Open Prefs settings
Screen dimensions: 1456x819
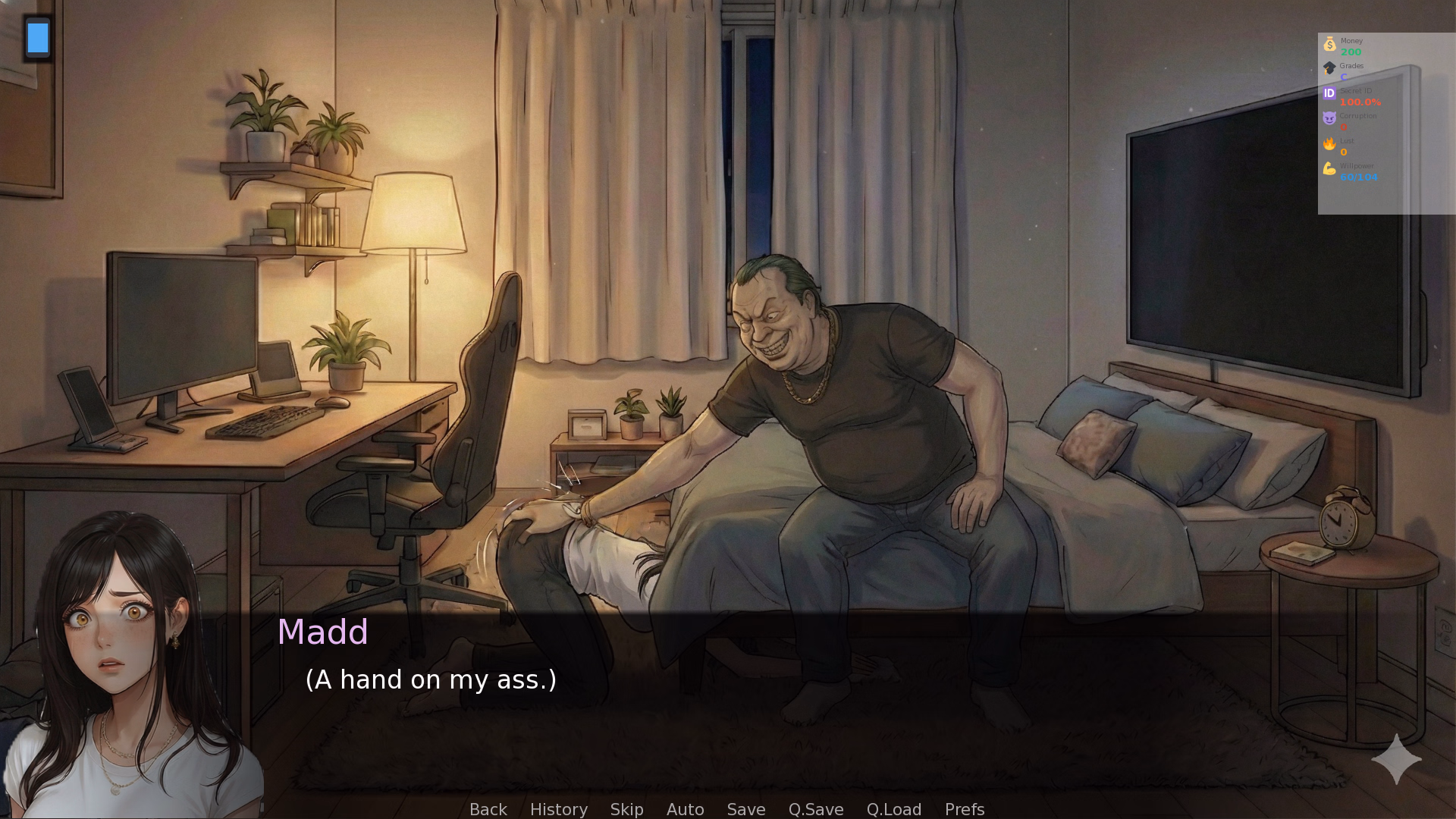964,809
